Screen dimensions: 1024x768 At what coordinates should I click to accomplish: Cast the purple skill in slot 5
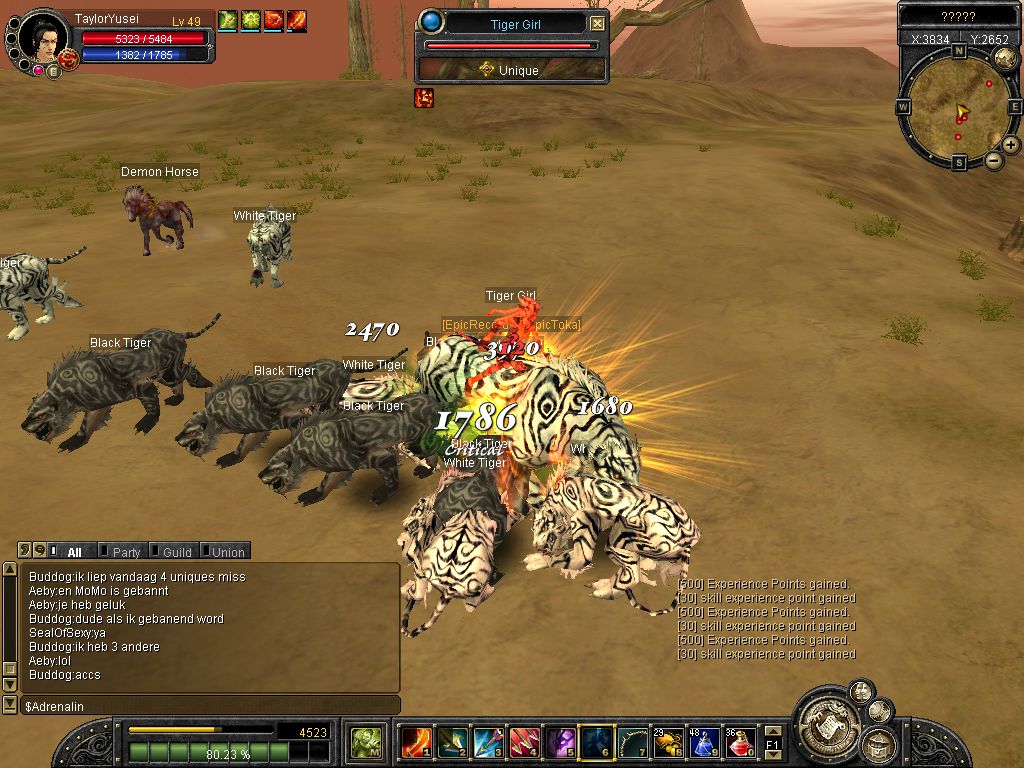coord(560,743)
